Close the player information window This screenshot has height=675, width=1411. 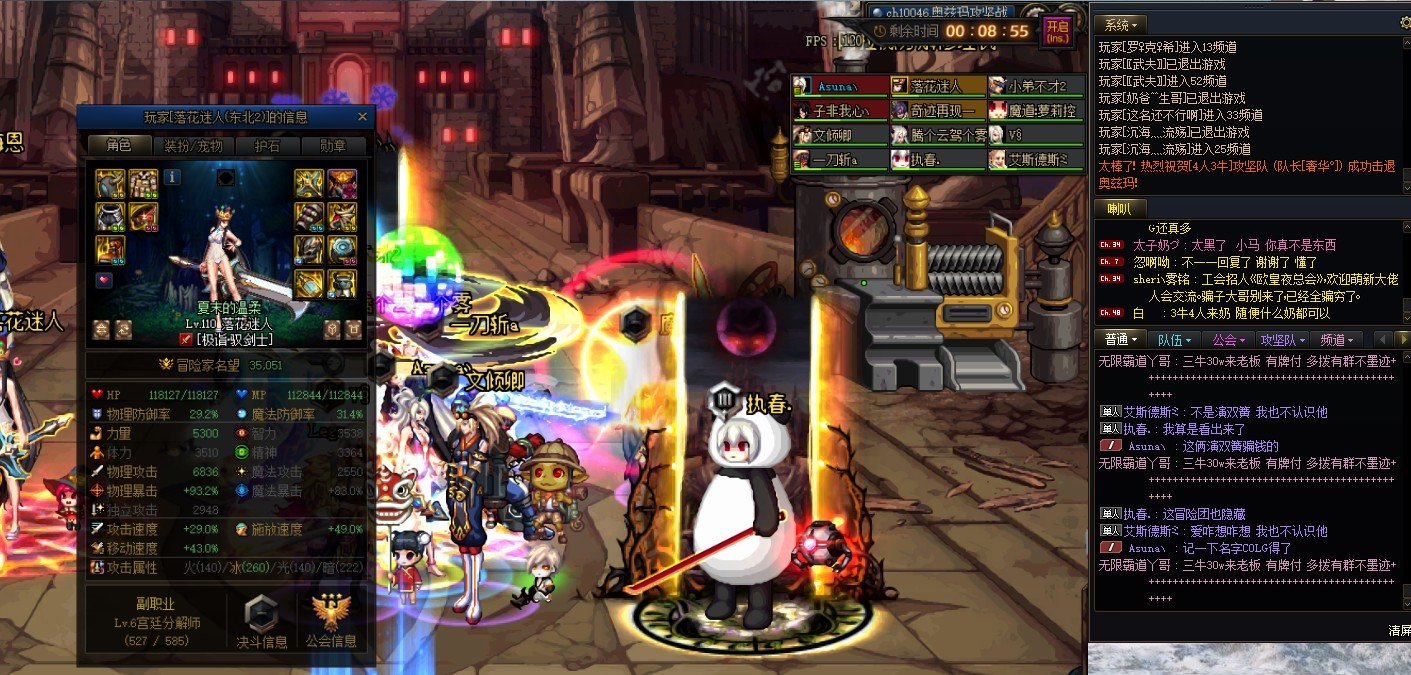pyautogui.click(x=362, y=117)
